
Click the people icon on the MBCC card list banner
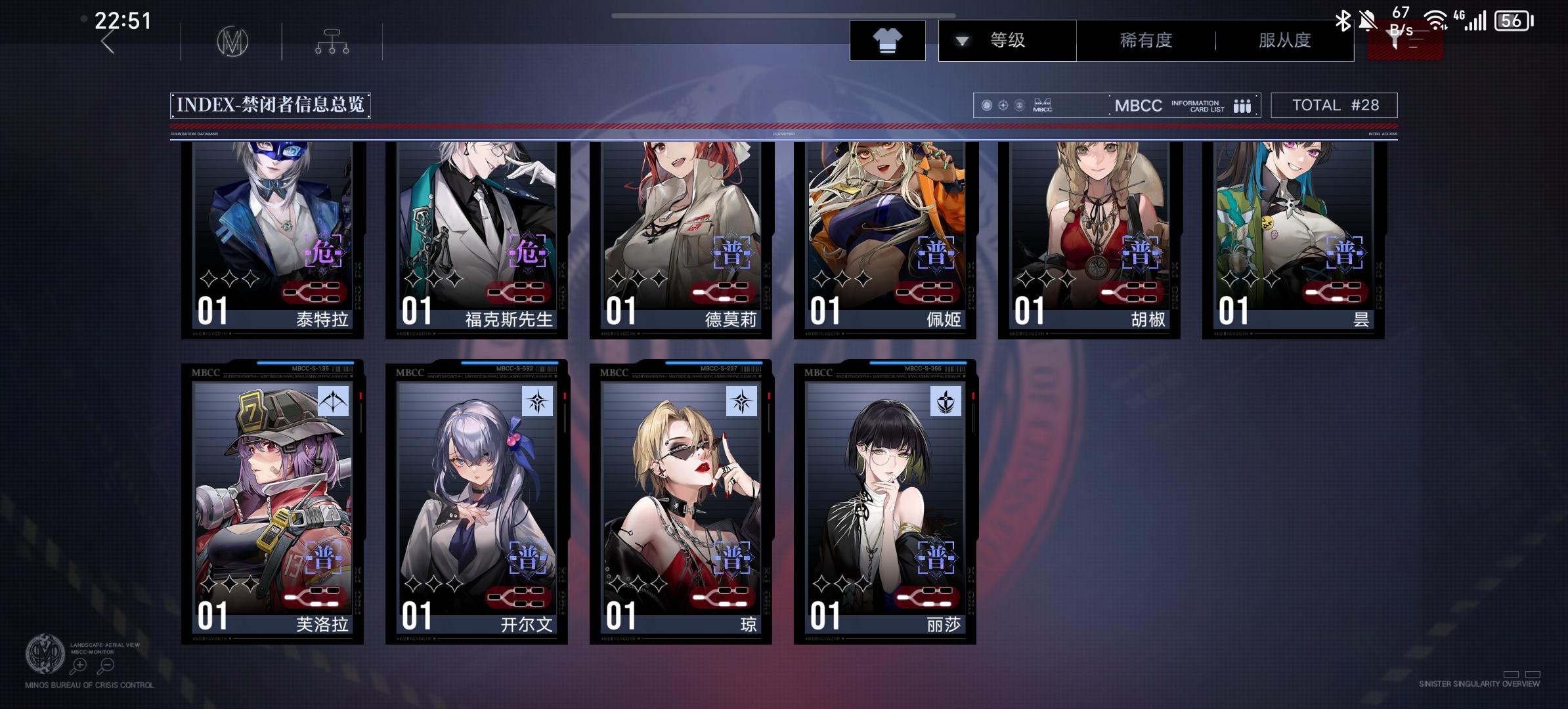(x=1241, y=105)
